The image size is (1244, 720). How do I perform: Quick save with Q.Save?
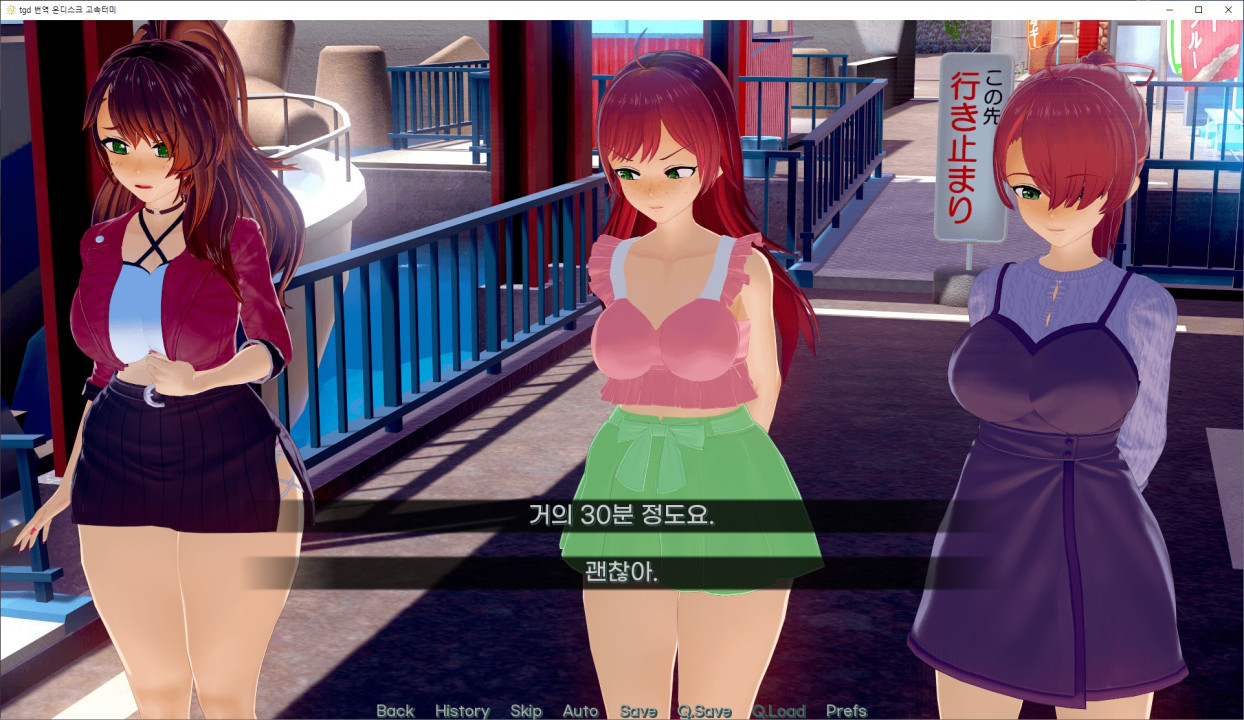[x=704, y=711]
